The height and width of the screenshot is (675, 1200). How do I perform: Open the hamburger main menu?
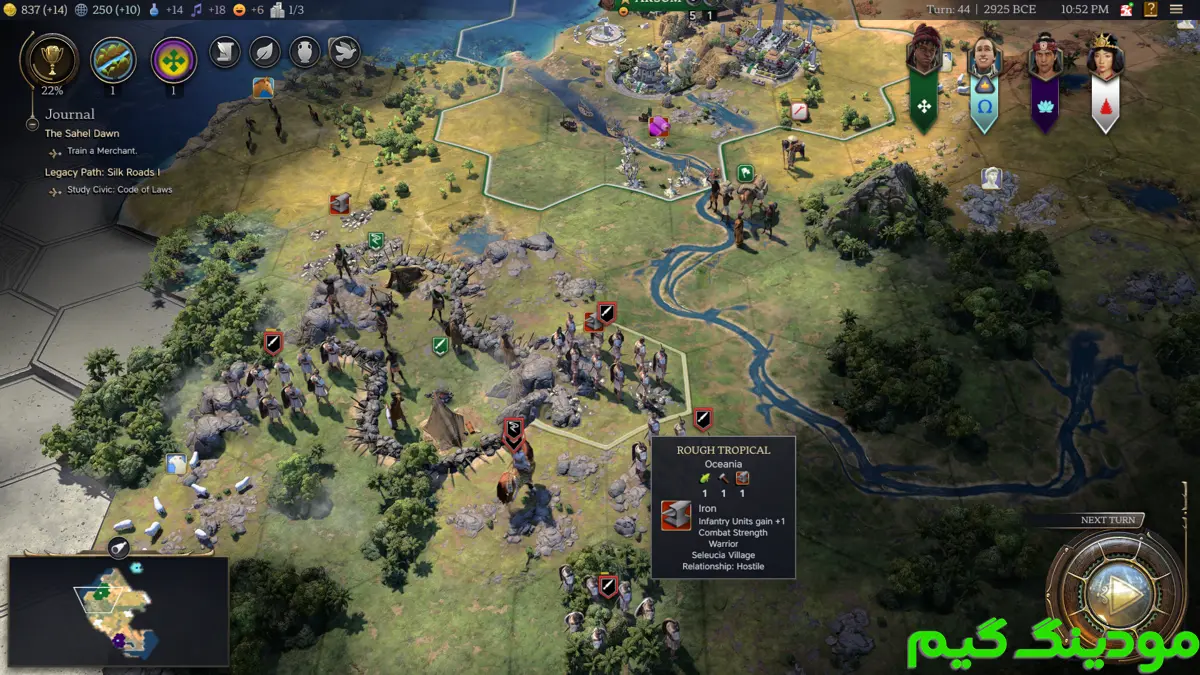click(x=1176, y=9)
